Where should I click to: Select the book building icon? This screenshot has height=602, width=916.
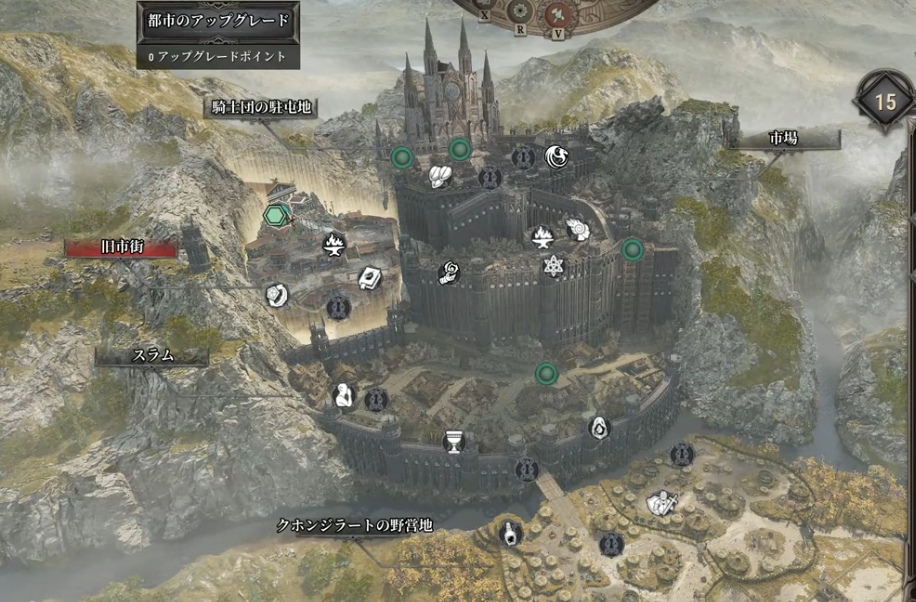(x=369, y=277)
